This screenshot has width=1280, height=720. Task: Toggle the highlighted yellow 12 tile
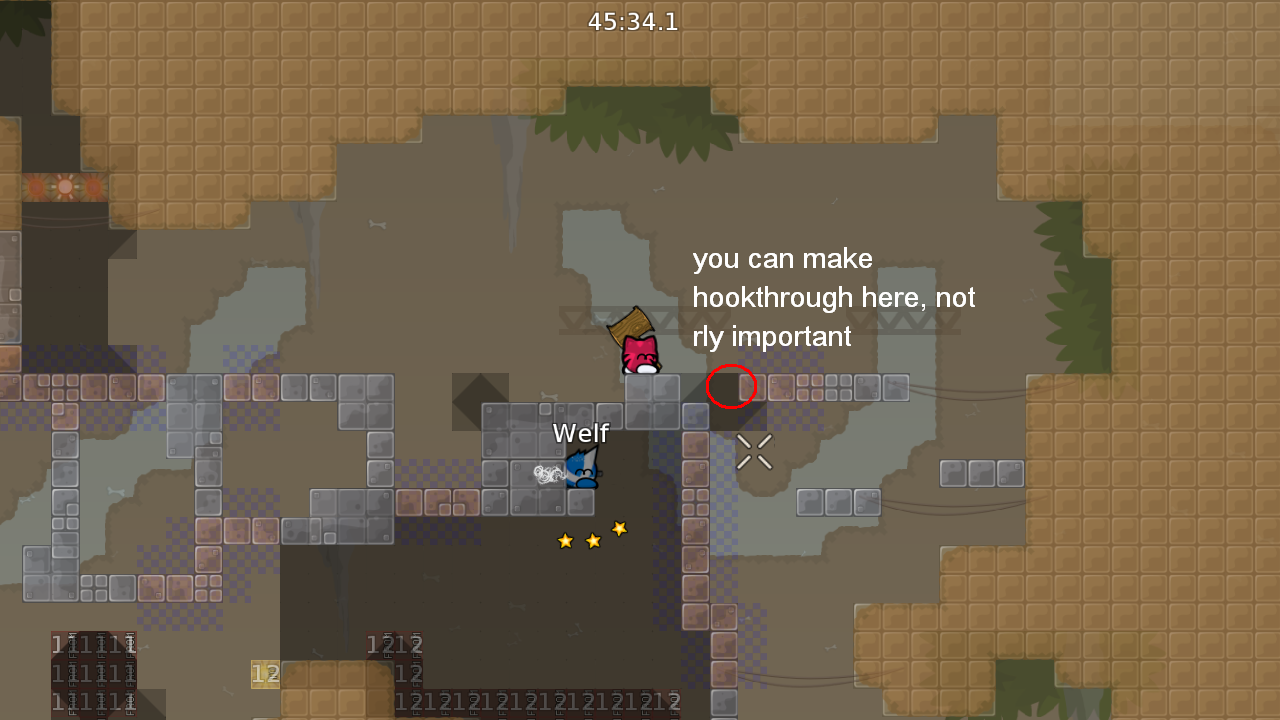coord(266,674)
